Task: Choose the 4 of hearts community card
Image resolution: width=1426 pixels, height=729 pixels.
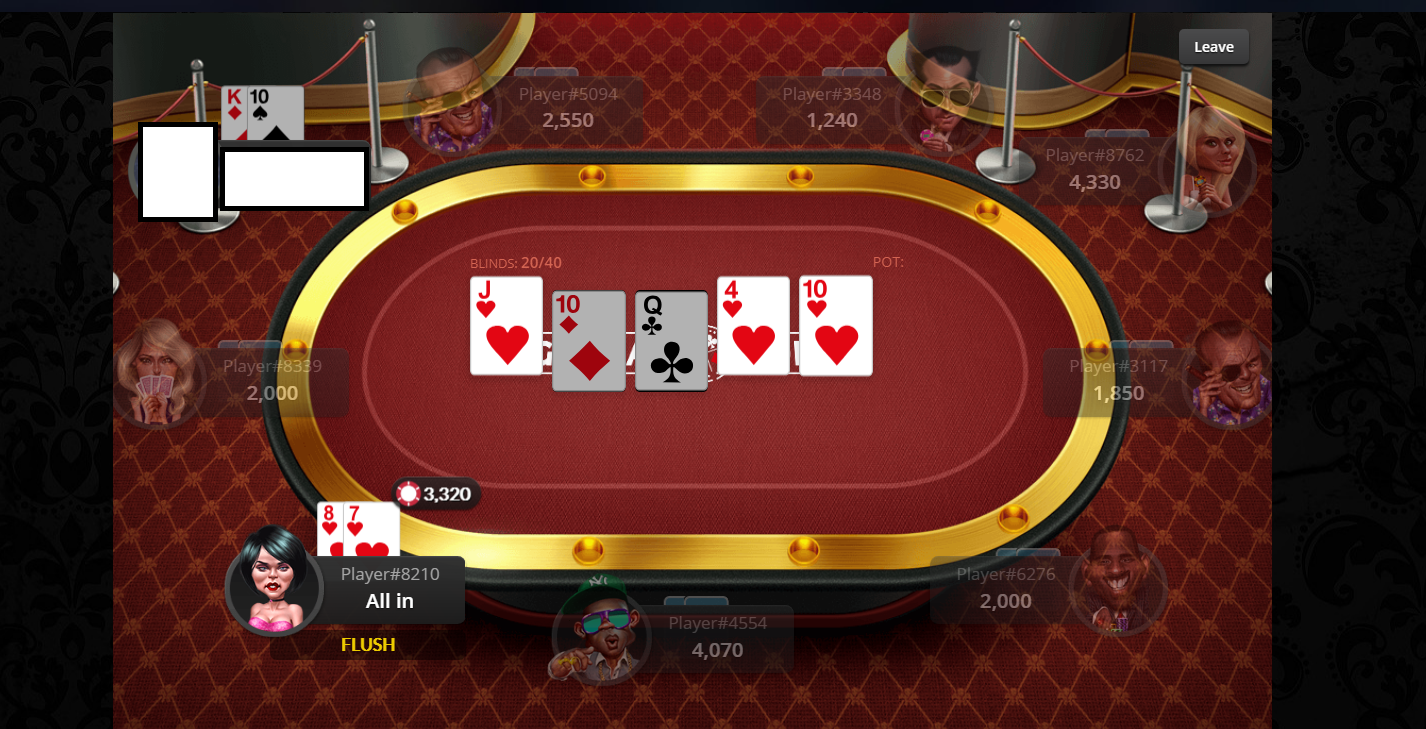Action: [x=753, y=326]
